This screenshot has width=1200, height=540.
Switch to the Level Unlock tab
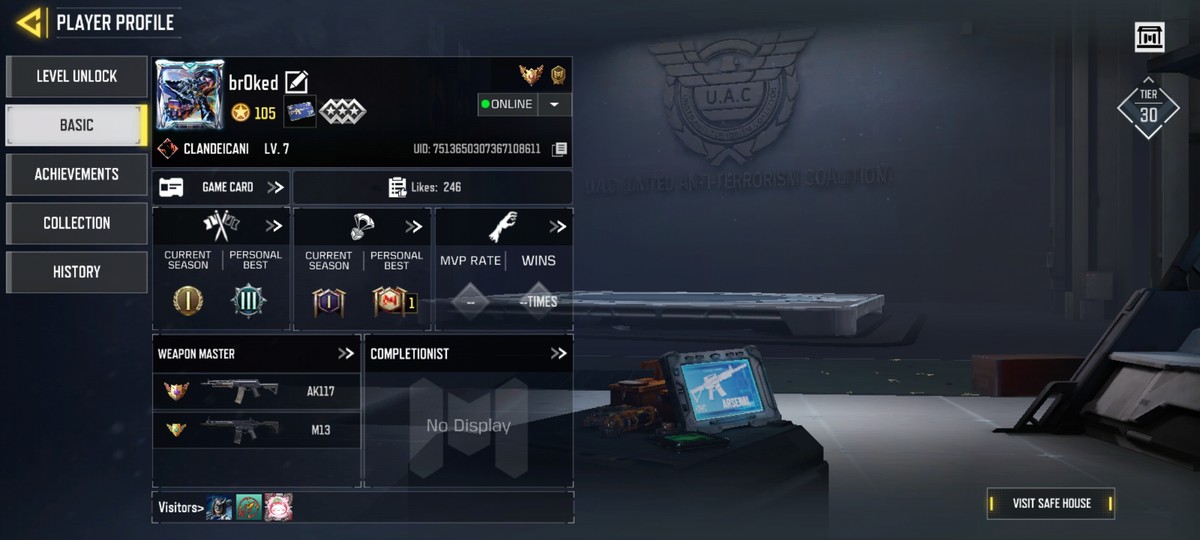77,76
